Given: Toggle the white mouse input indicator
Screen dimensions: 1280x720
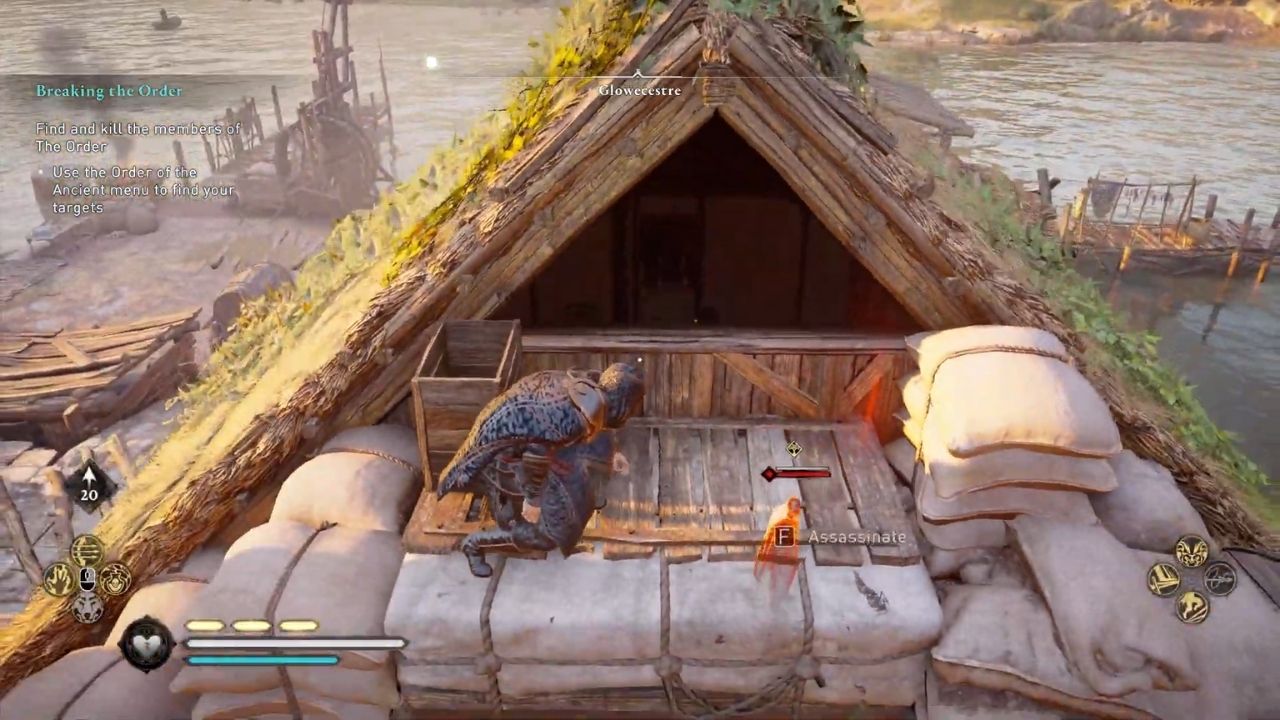Looking at the screenshot, I should pos(87,578).
